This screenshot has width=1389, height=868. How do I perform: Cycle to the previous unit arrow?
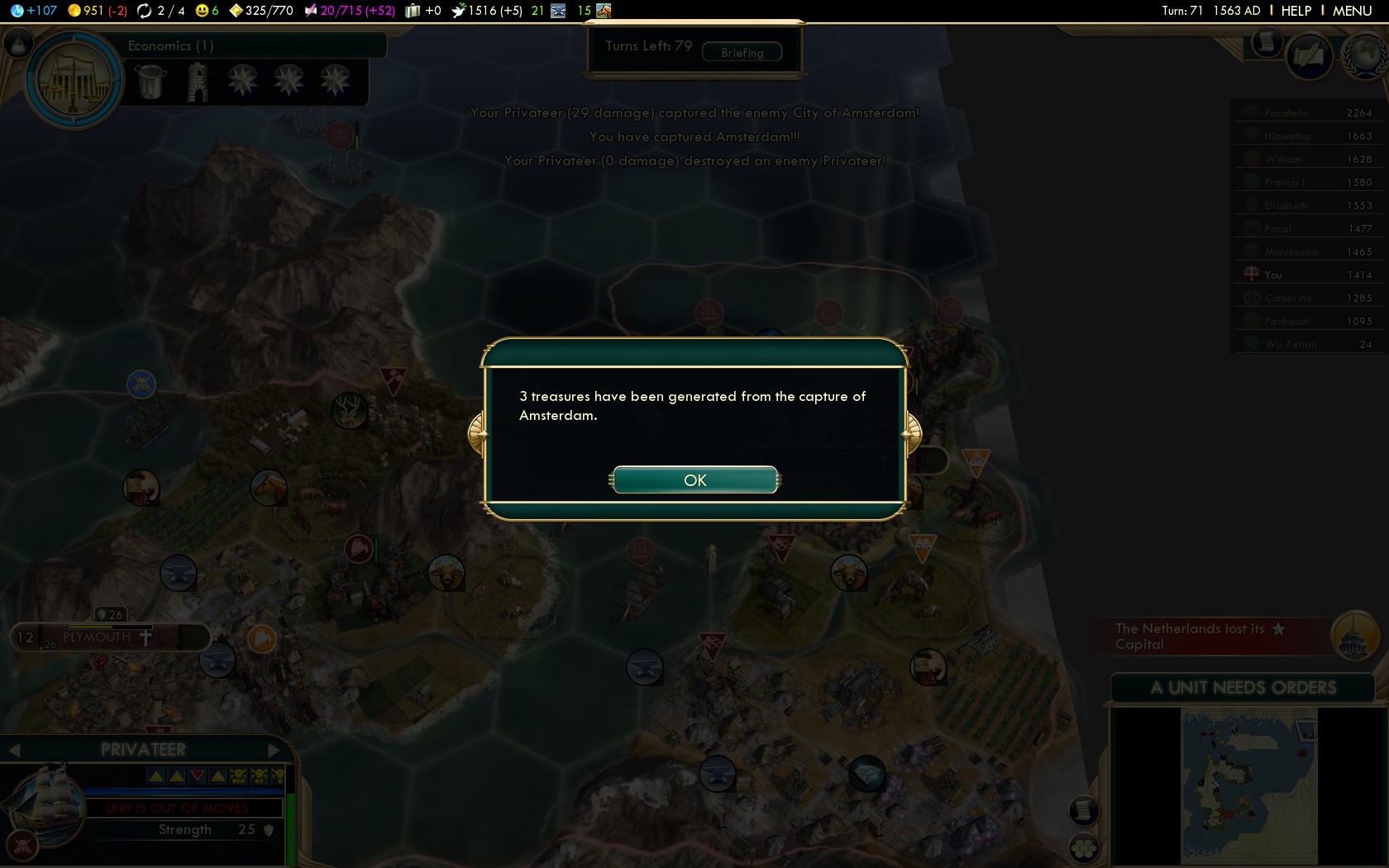pyautogui.click(x=14, y=750)
